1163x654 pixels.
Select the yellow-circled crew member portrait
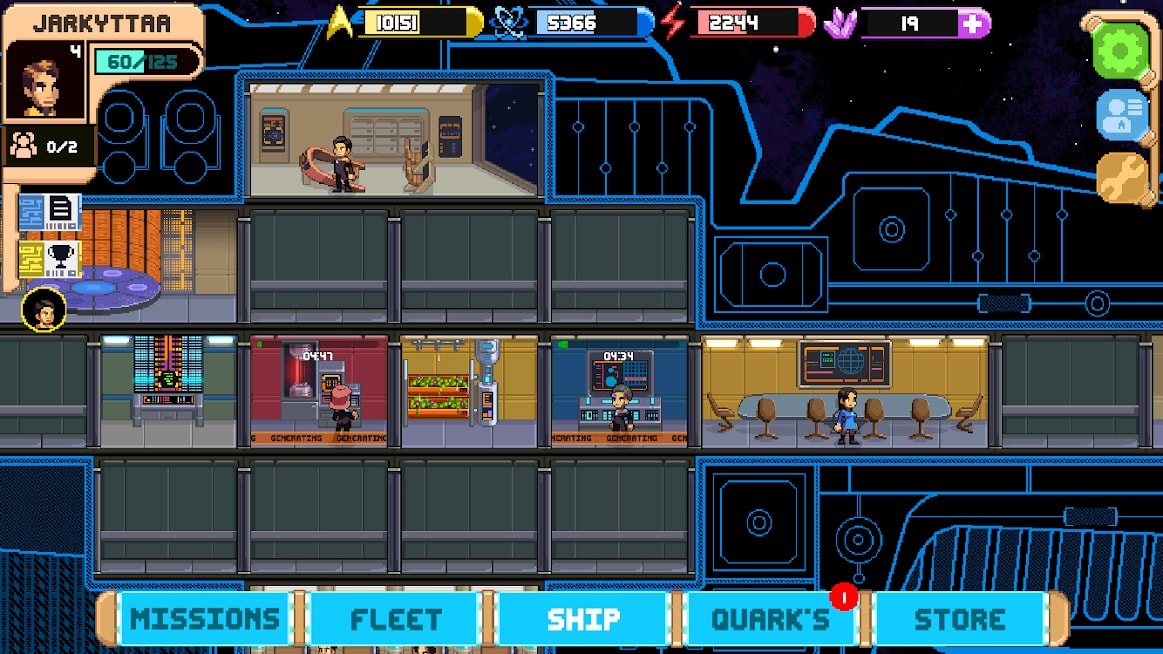44,309
